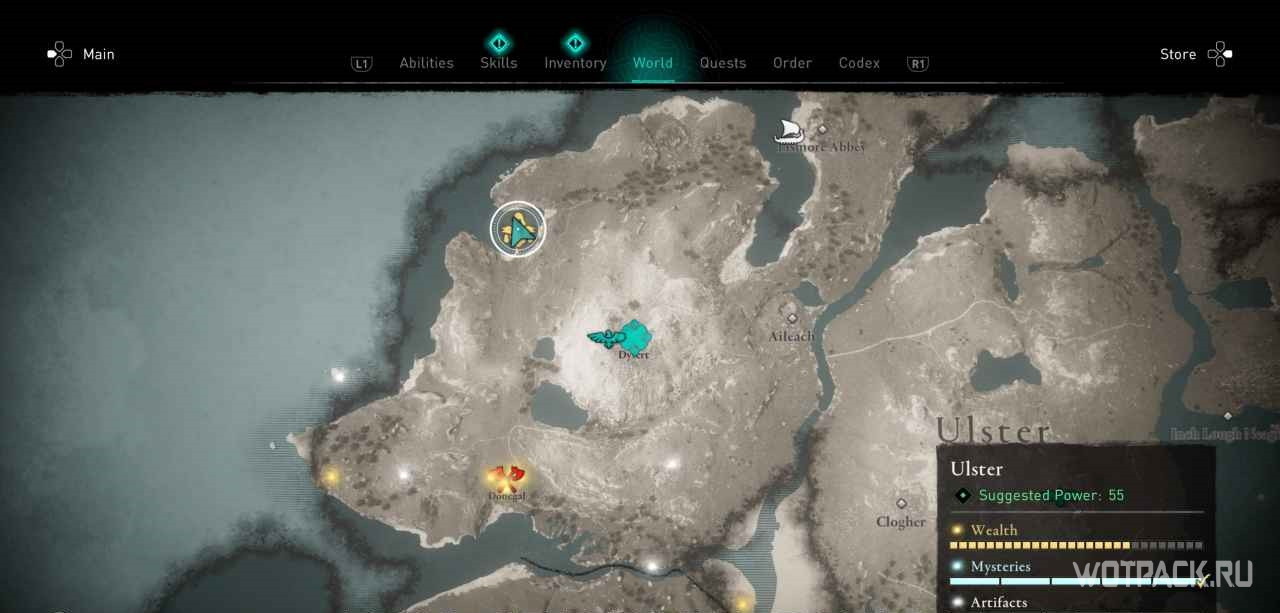The image size is (1280, 613).
Task: Show the Codex tab
Action: tap(859, 63)
